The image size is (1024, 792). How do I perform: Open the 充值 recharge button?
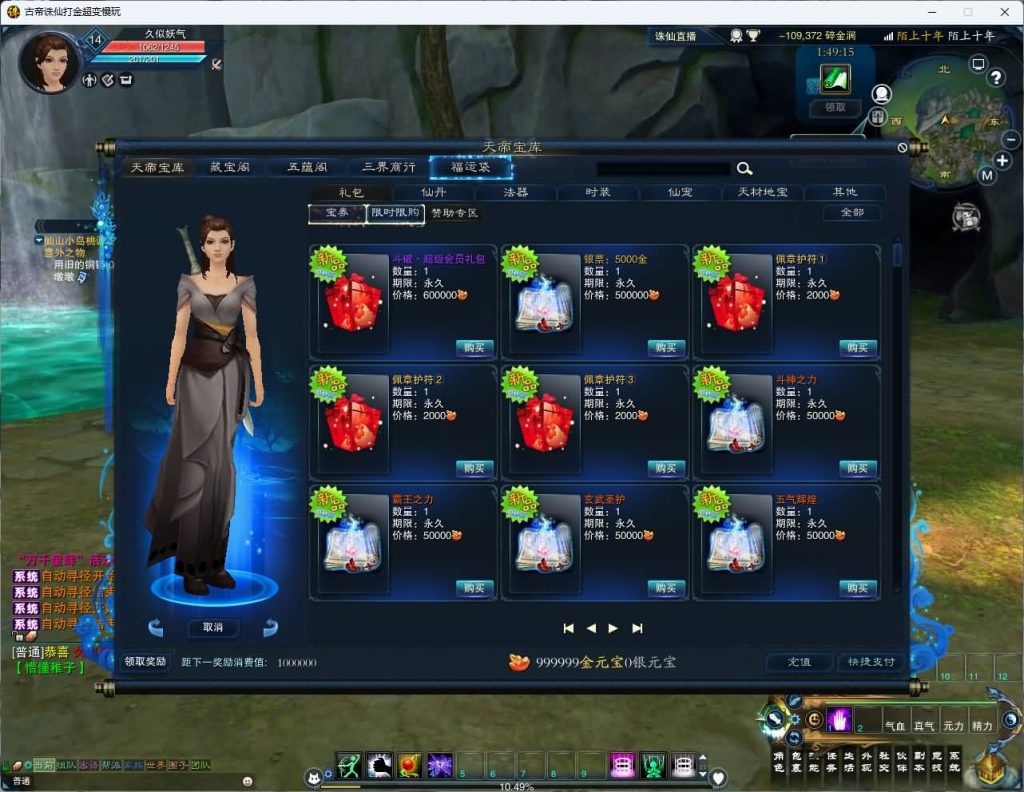pos(799,662)
